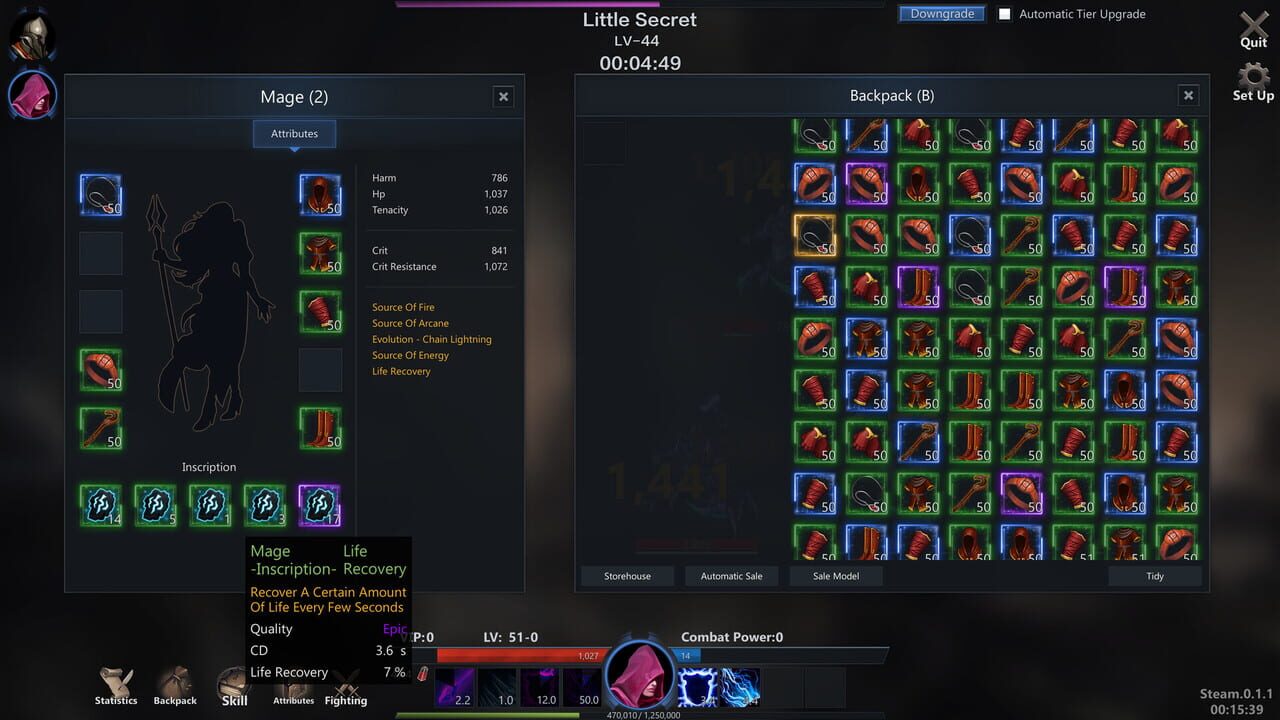Open Evolution - Chain Lightning link
This screenshot has width=1280, height=720.
[431, 339]
